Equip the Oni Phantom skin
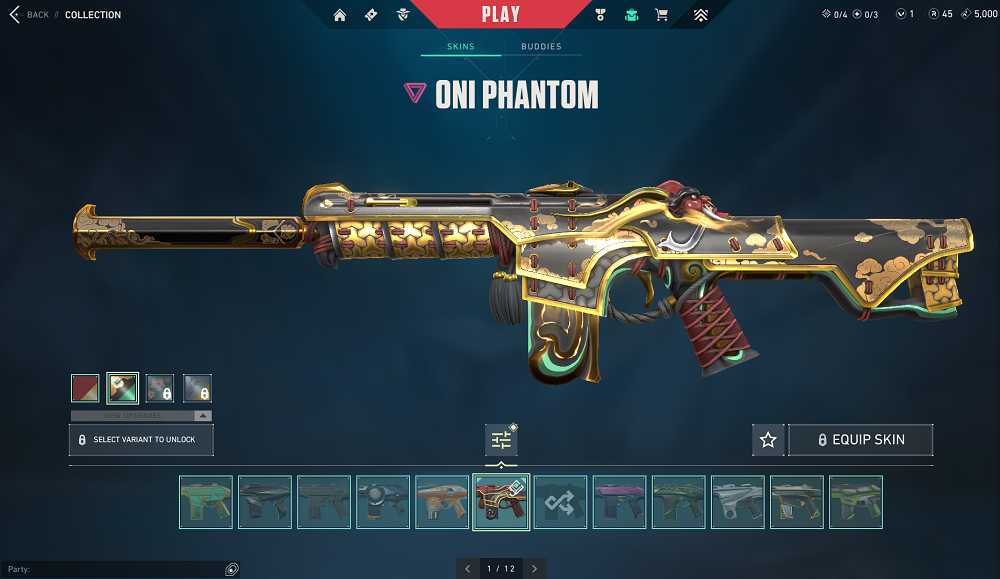1000x579 pixels. pos(861,440)
